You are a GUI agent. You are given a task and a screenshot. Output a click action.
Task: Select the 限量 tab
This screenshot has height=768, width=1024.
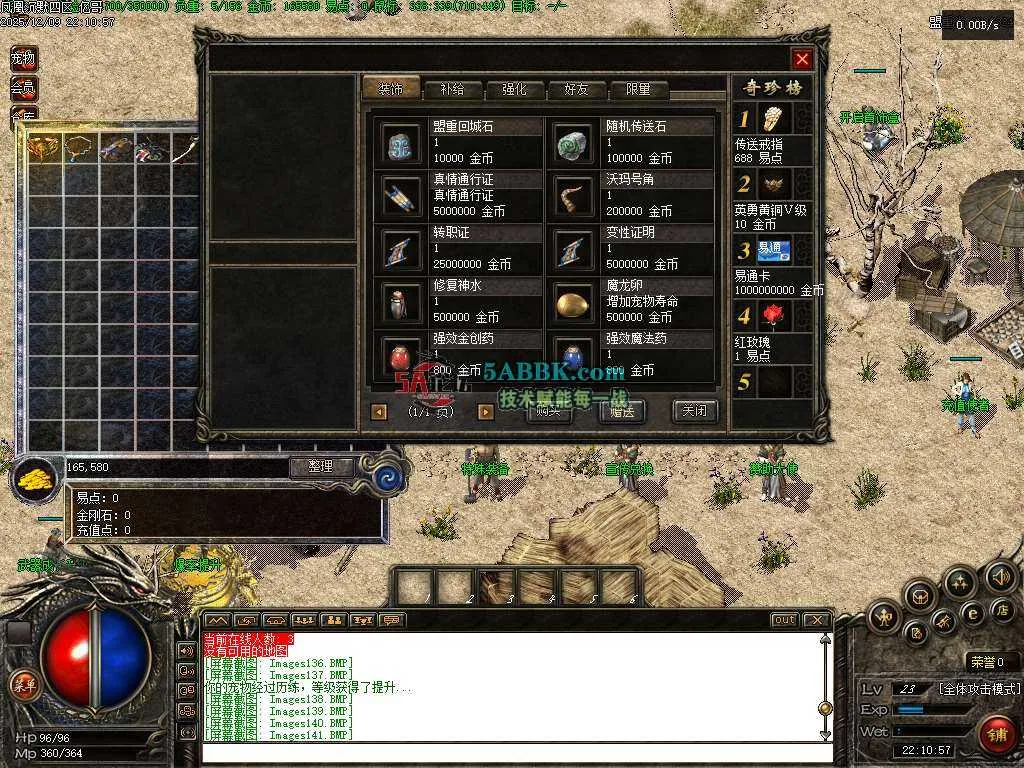pyautogui.click(x=639, y=89)
